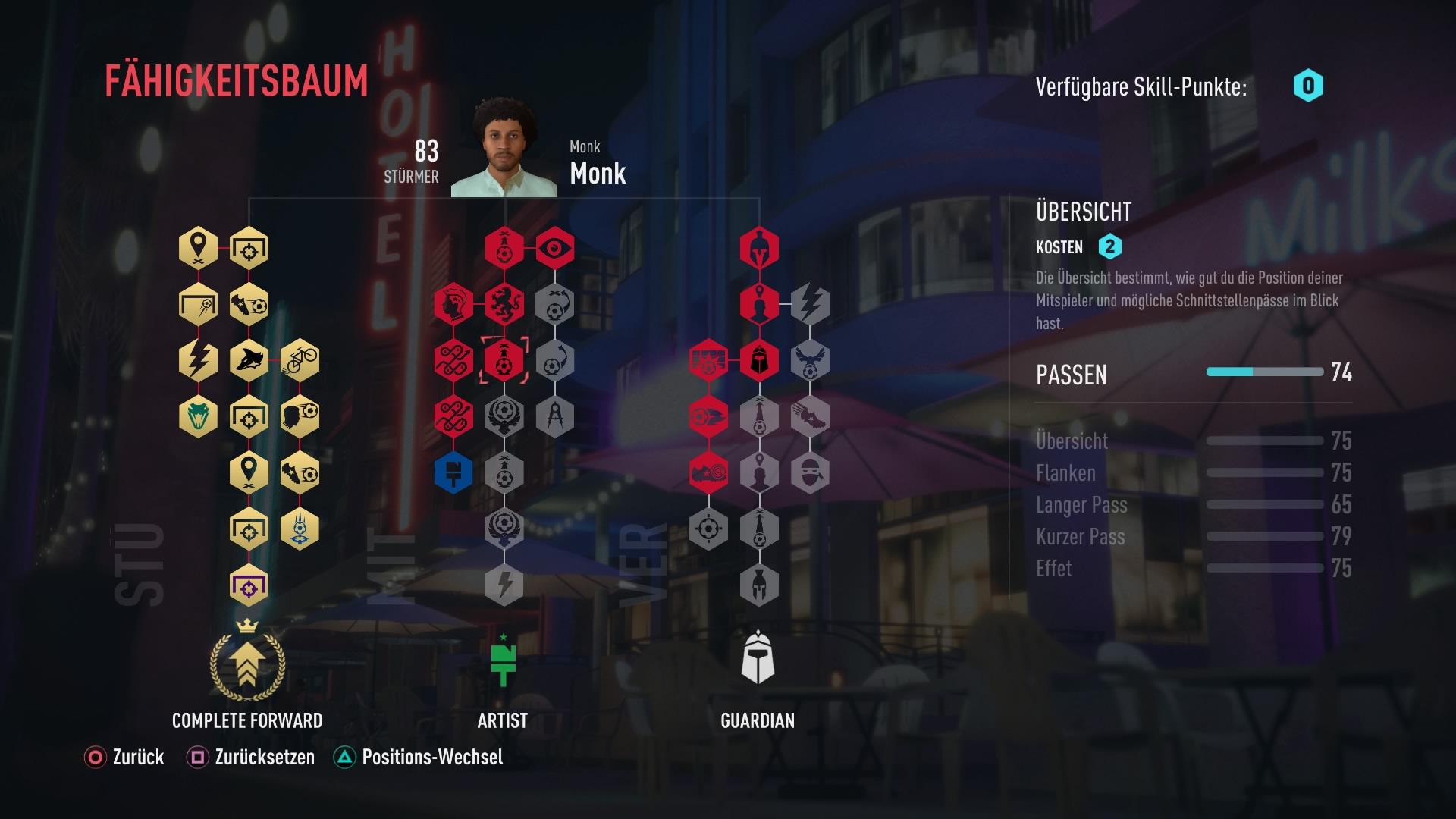Select the red brick wall skill node

(708, 359)
